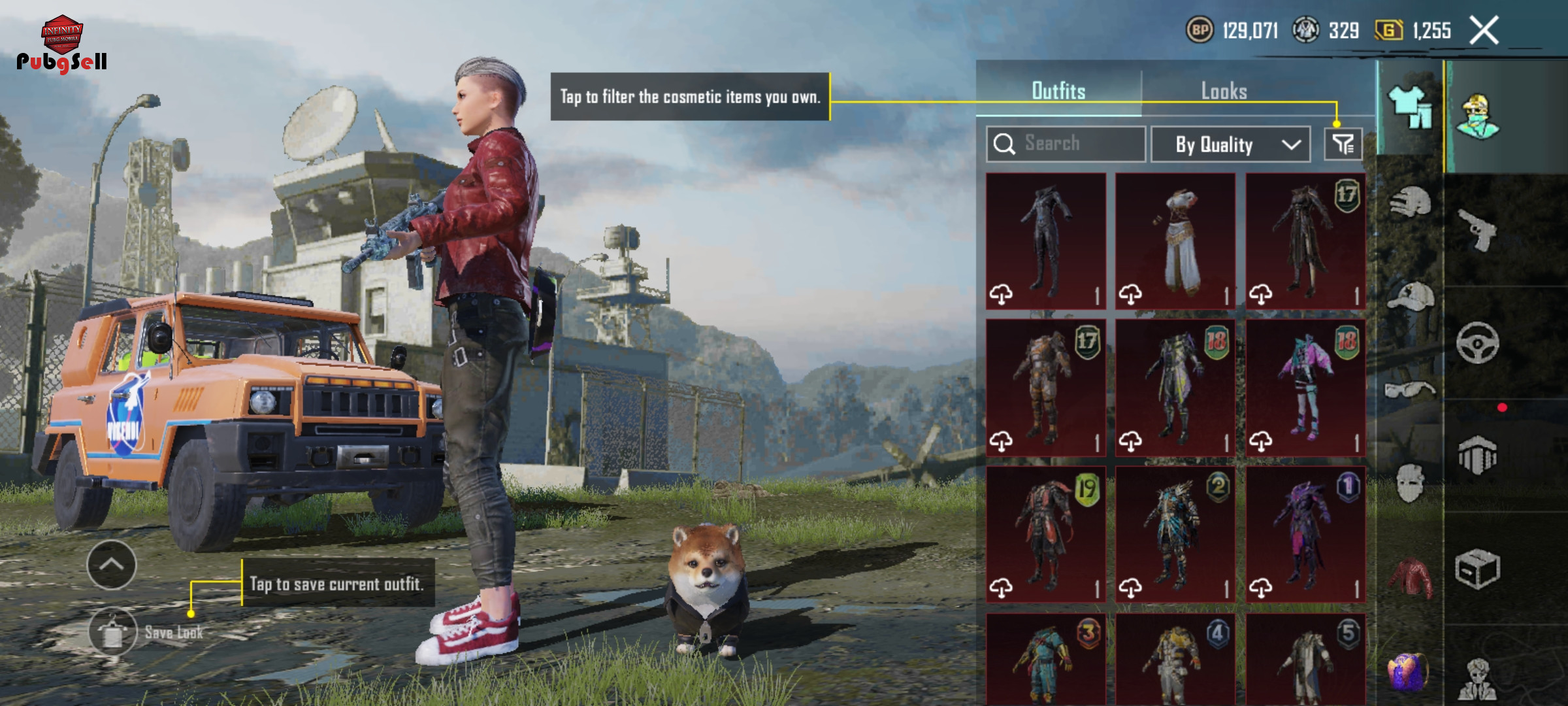
Task: Show the cap headwear category
Action: 1411,297
